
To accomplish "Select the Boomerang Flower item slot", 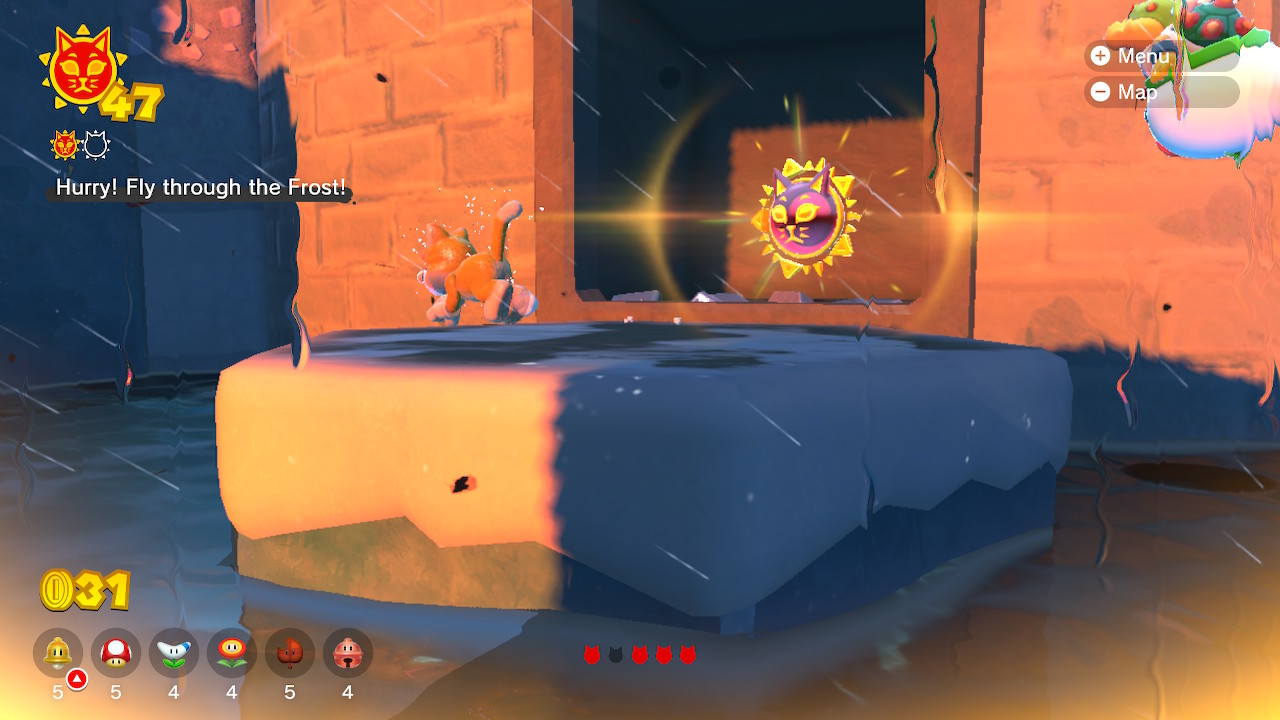I will point(174,653).
